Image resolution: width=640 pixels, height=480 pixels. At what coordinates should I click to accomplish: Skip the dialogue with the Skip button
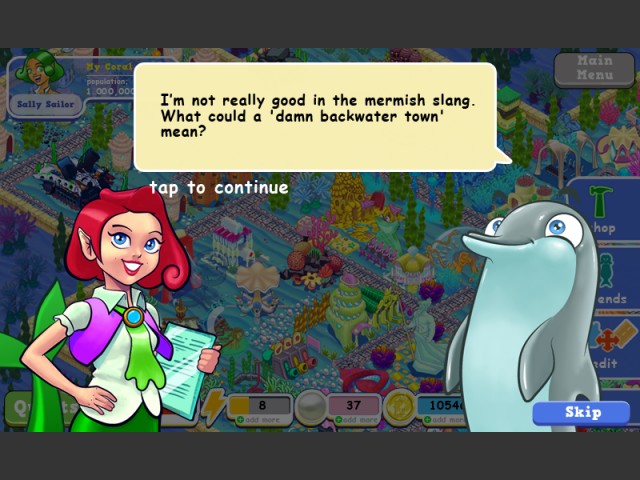pyautogui.click(x=582, y=412)
